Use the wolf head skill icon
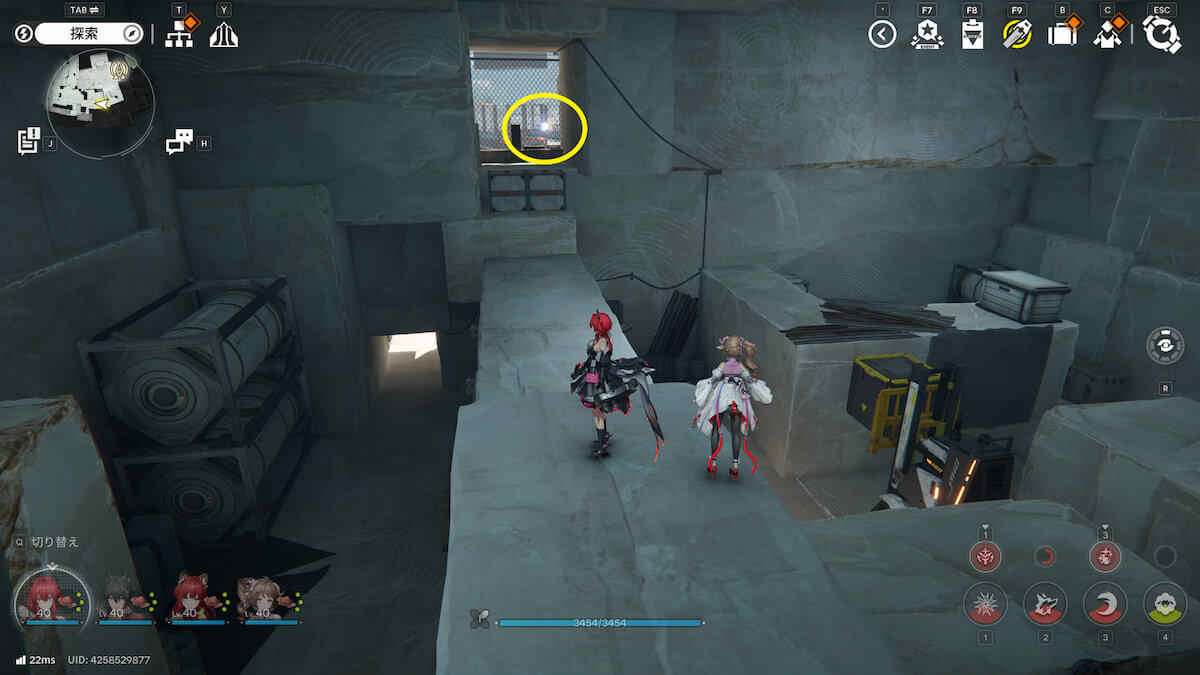The image size is (1200, 675). tap(1045, 604)
